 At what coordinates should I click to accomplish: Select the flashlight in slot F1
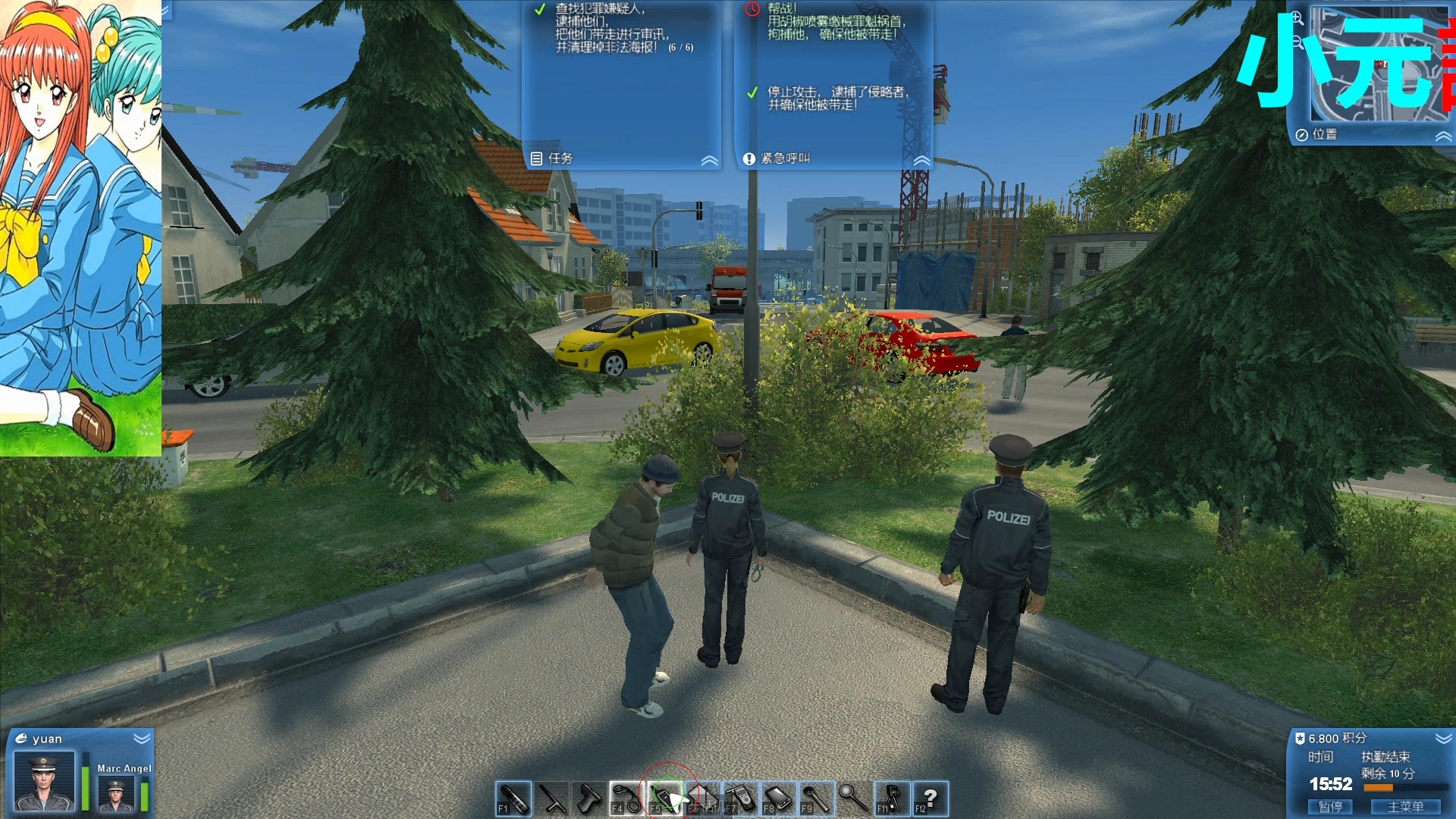[514, 798]
